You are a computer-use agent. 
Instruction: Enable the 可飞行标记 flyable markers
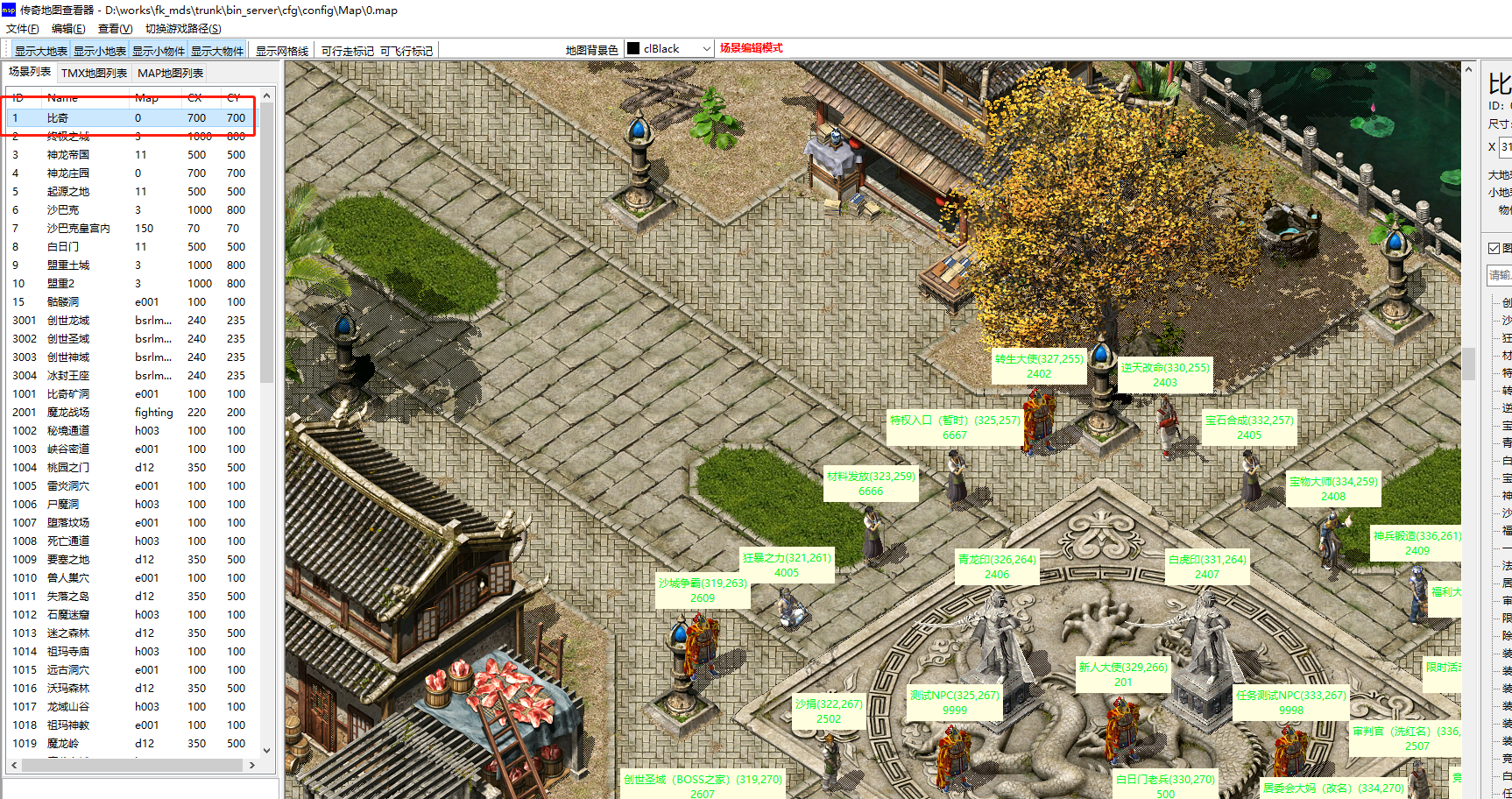point(406,51)
